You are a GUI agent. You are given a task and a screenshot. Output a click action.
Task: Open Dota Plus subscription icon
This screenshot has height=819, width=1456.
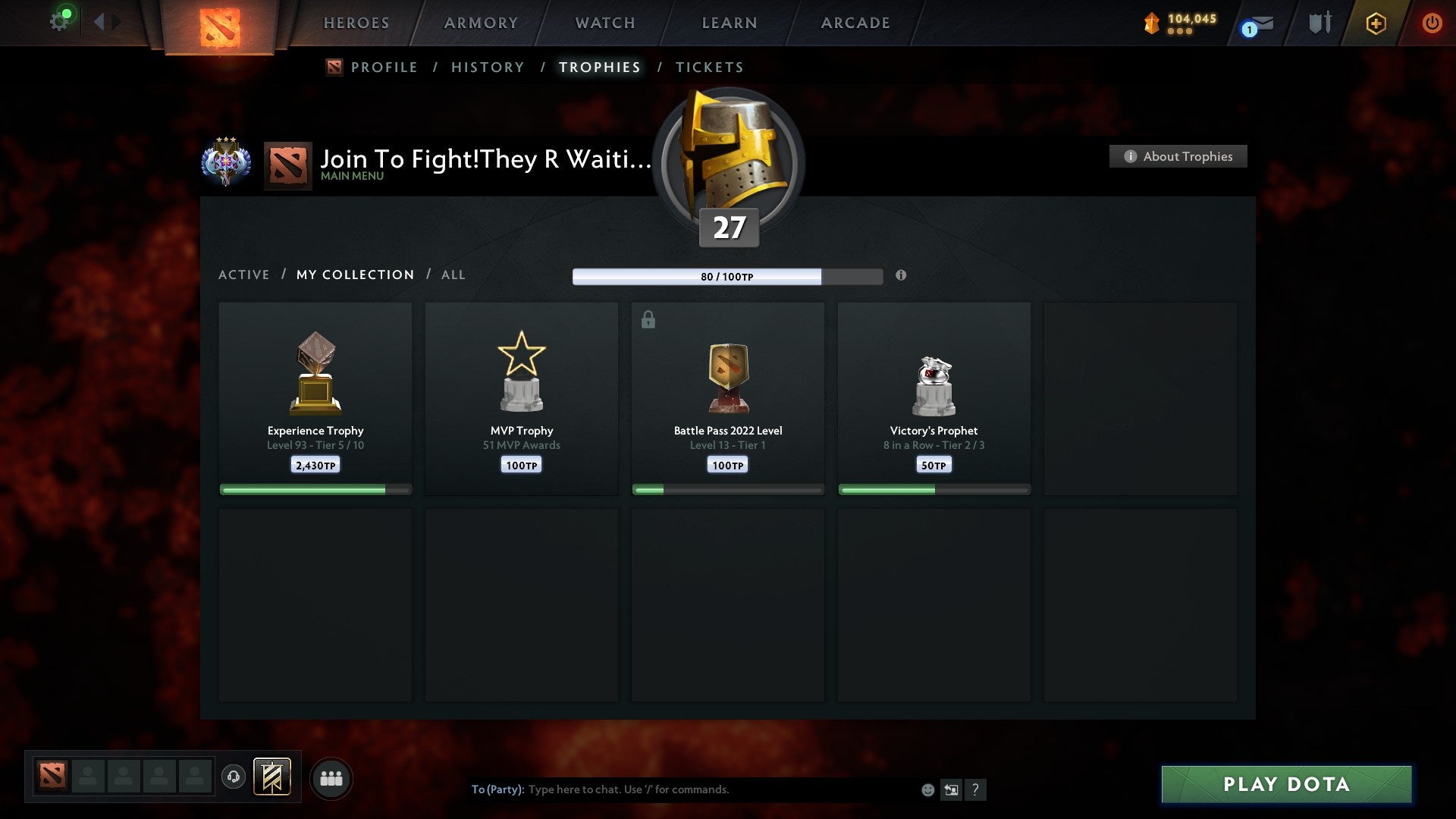[x=1375, y=23]
